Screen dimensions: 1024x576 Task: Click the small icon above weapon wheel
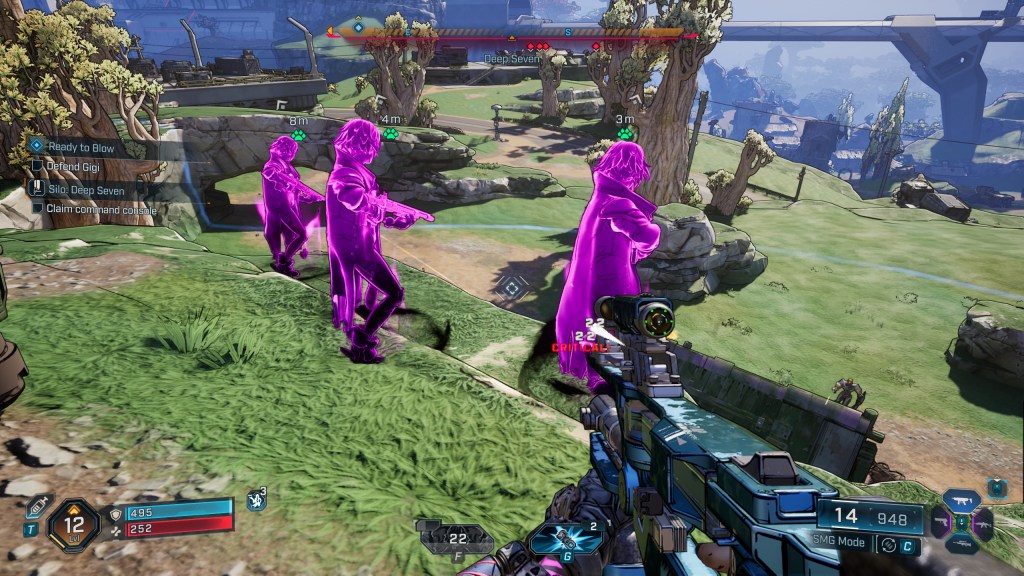(x=997, y=487)
